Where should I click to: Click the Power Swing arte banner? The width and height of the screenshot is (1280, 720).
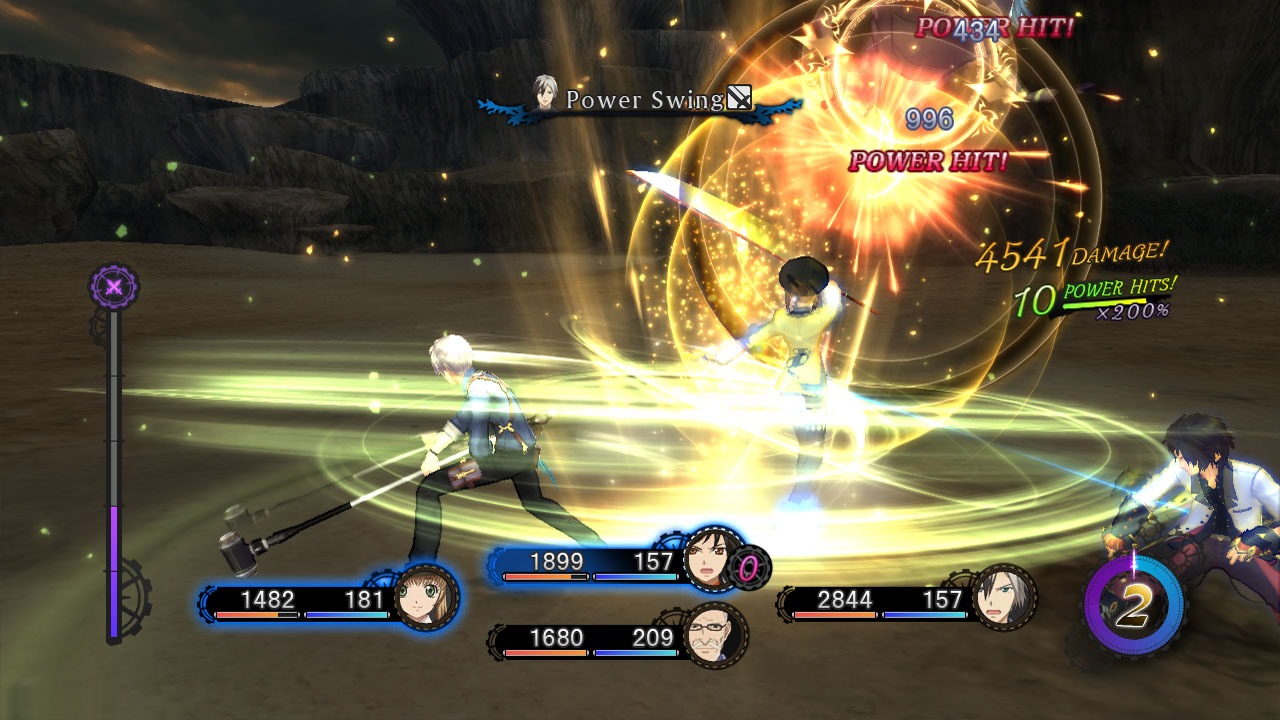(642, 101)
